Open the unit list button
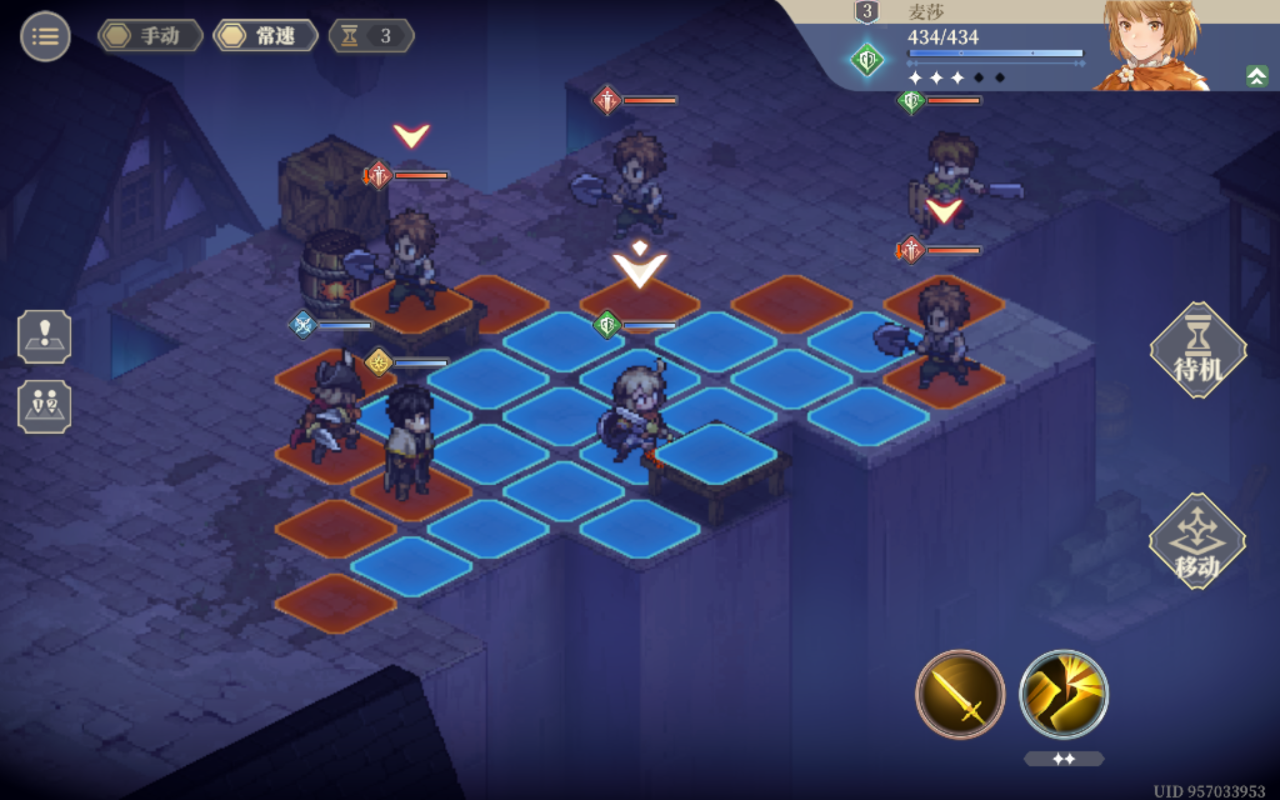The height and width of the screenshot is (800, 1280). point(45,406)
